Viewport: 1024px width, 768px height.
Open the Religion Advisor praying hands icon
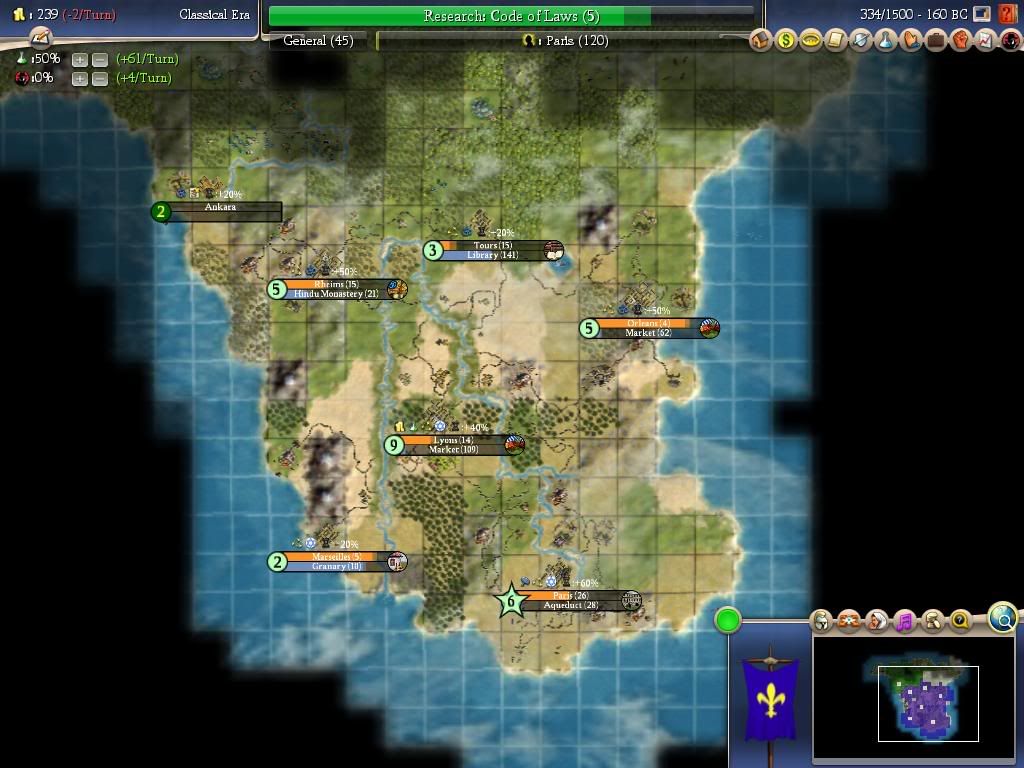(910, 41)
